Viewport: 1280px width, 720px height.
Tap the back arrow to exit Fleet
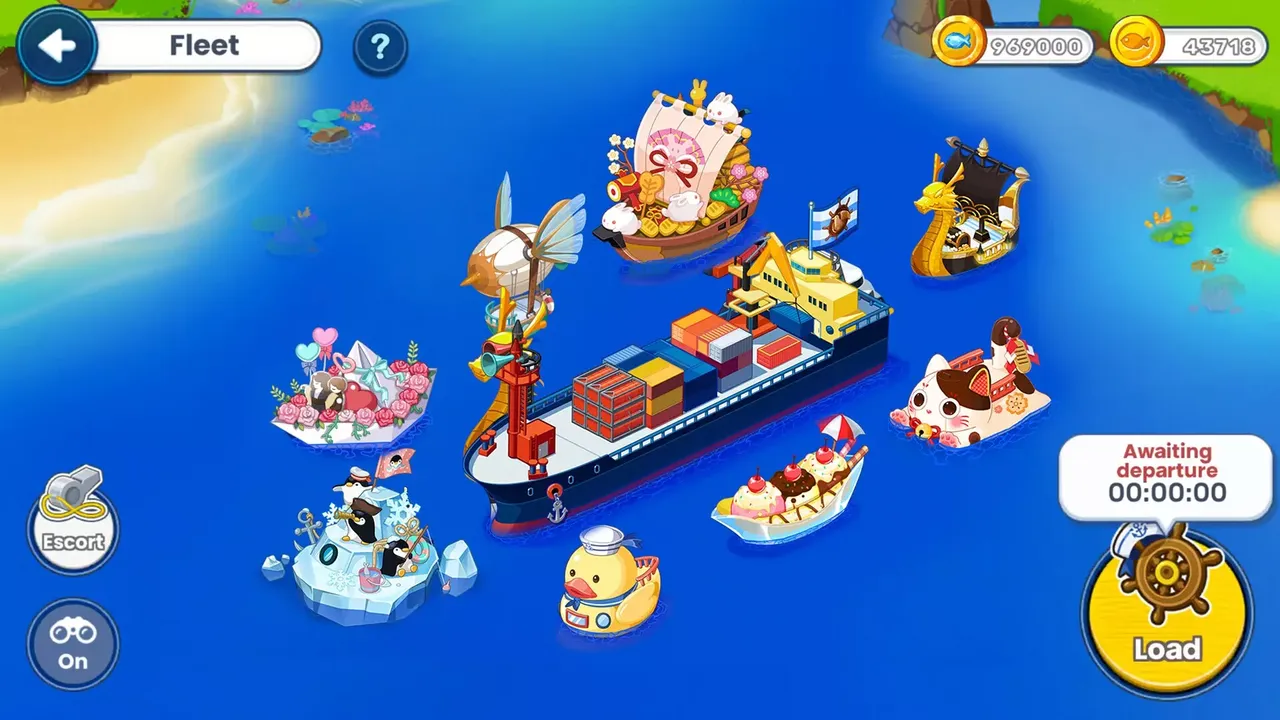tap(57, 44)
